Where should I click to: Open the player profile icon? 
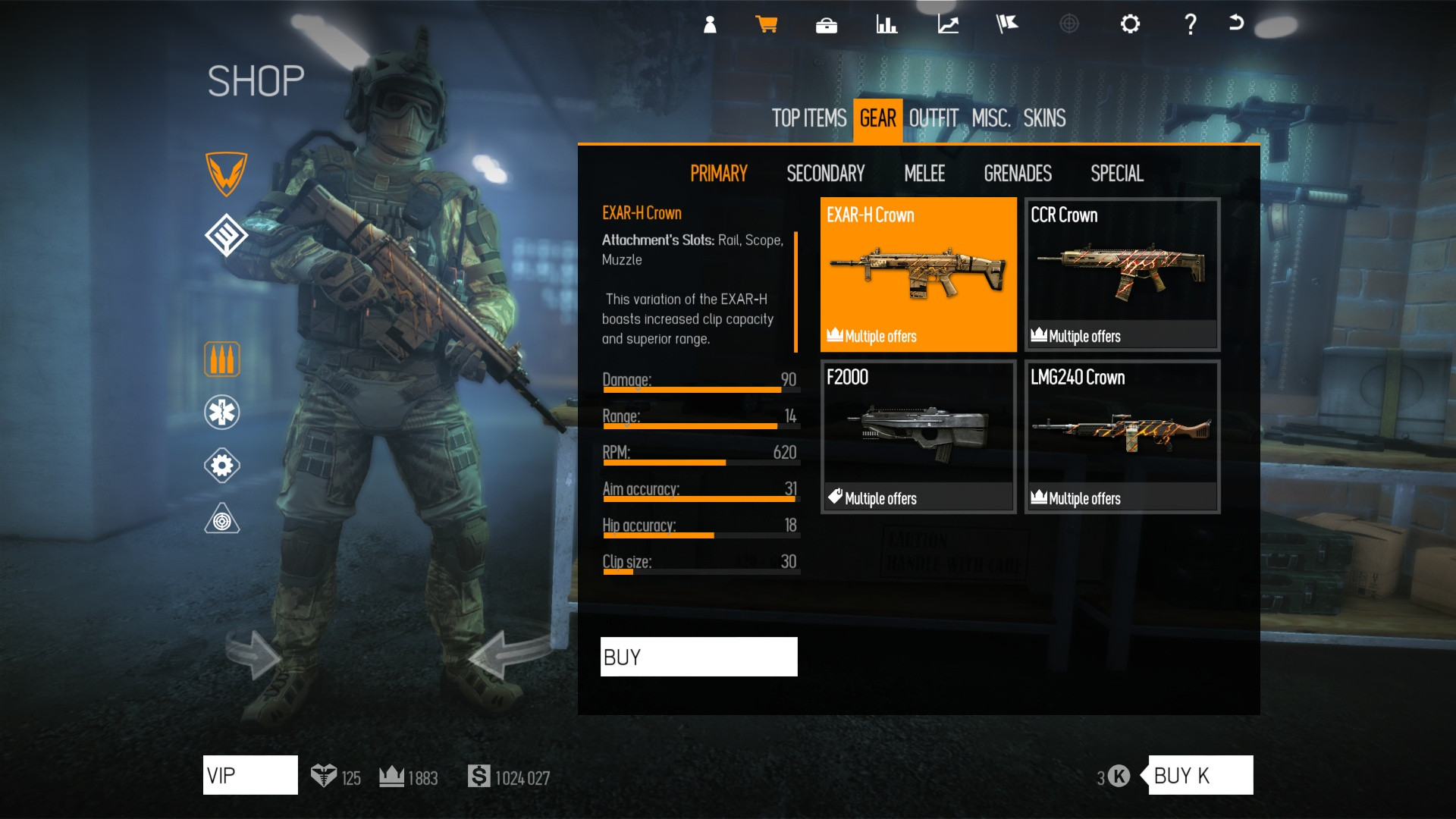(710, 24)
